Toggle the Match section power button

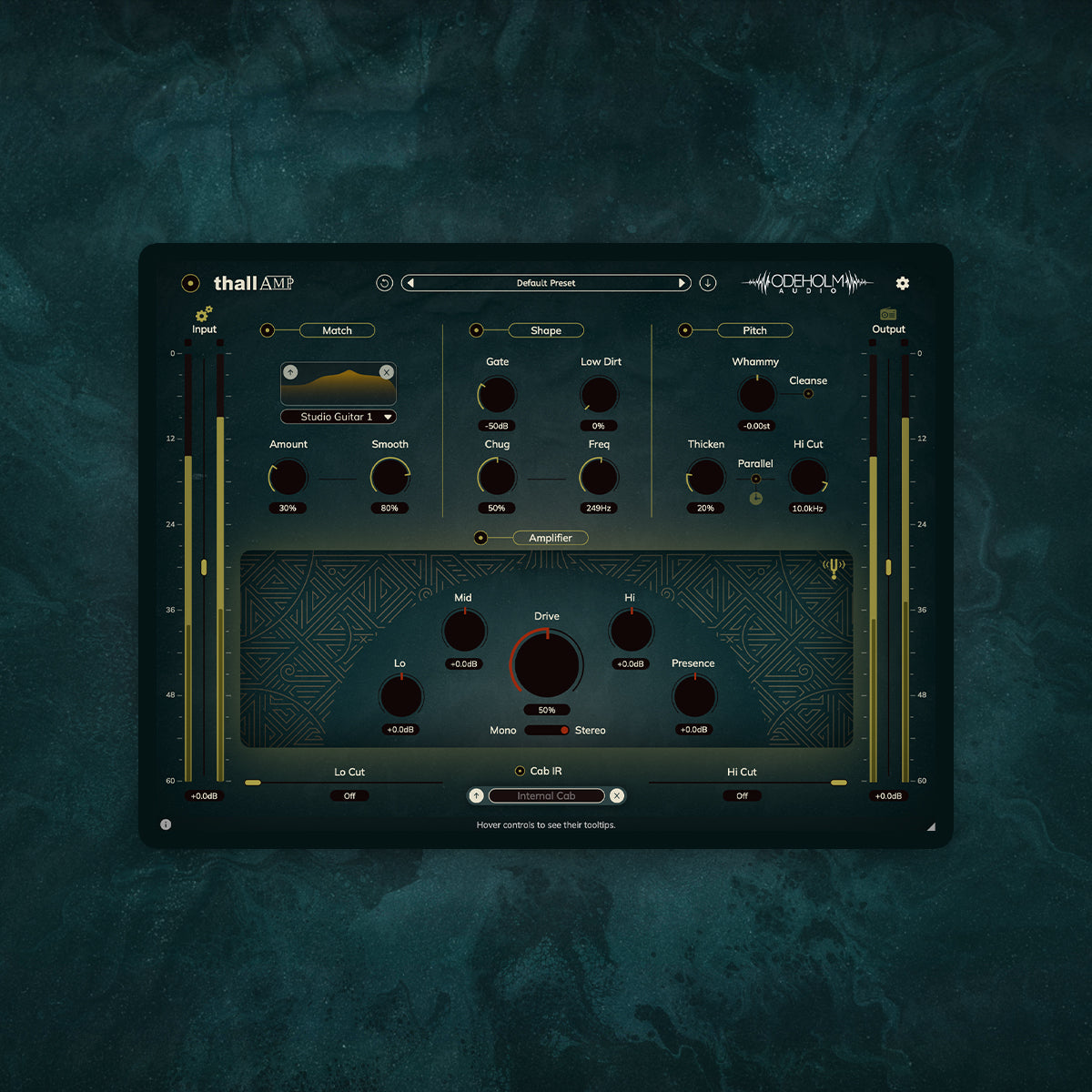coord(268,330)
